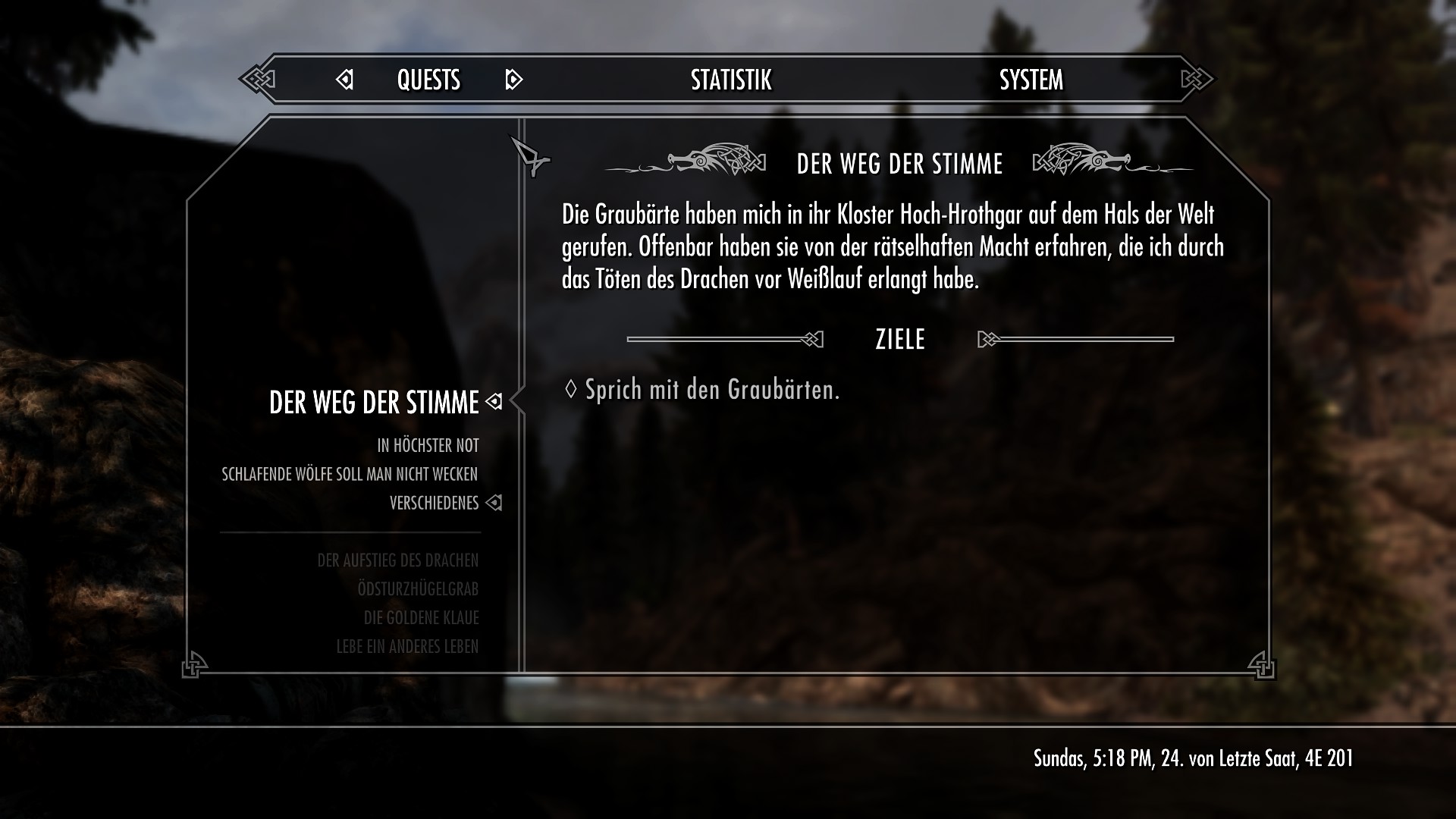
Task: Open the SYSTEM menu tab
Action: pyautogui.click(x=1031, y=79)
